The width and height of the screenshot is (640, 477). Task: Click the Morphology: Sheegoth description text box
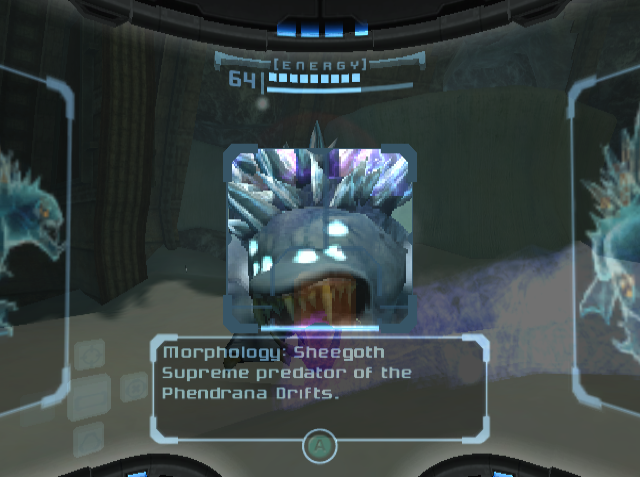click(x=319, y=388)
